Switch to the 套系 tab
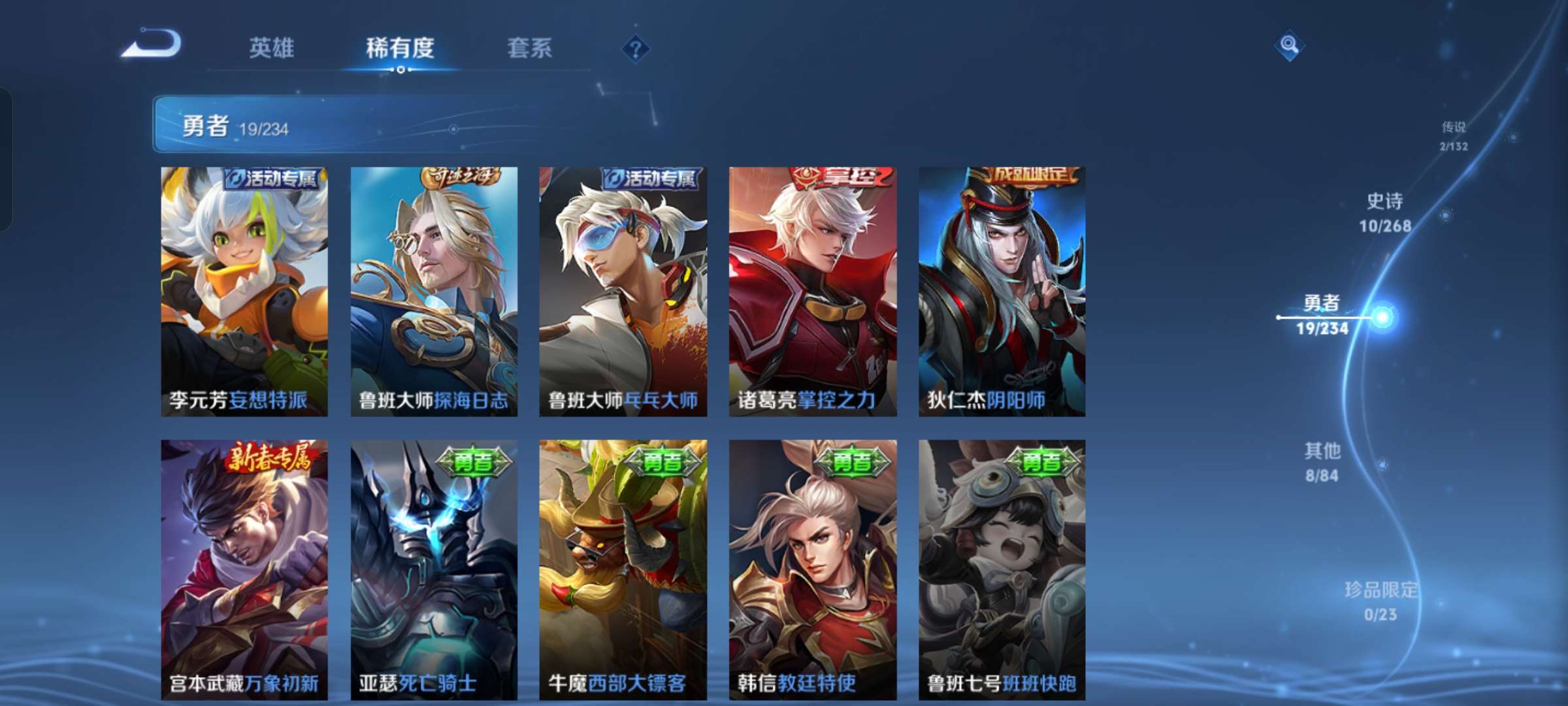The height and width of the screenshot is (706, 1568). (x=529, y=49)
